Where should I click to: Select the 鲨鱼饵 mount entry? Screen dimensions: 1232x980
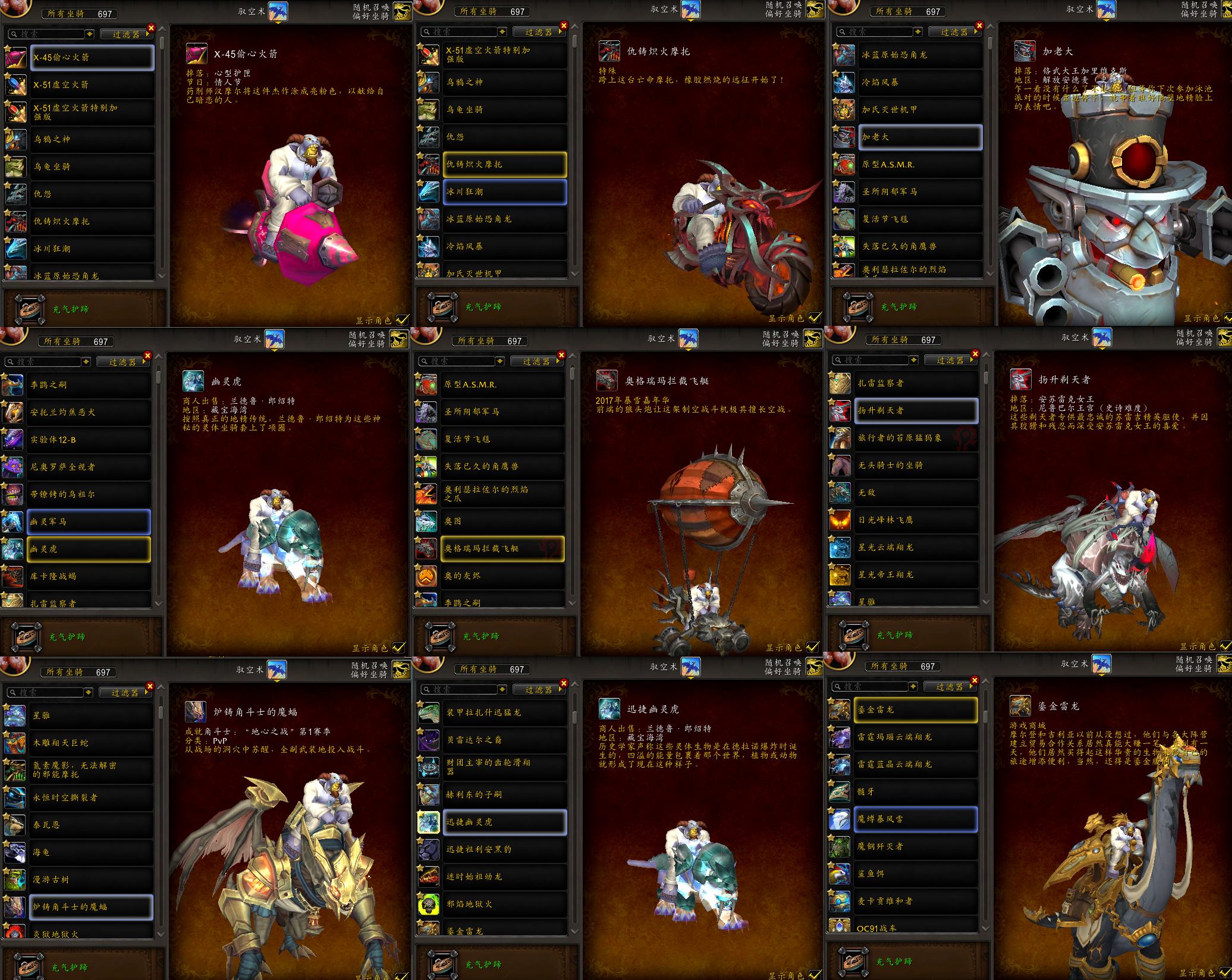click(916, 874)
